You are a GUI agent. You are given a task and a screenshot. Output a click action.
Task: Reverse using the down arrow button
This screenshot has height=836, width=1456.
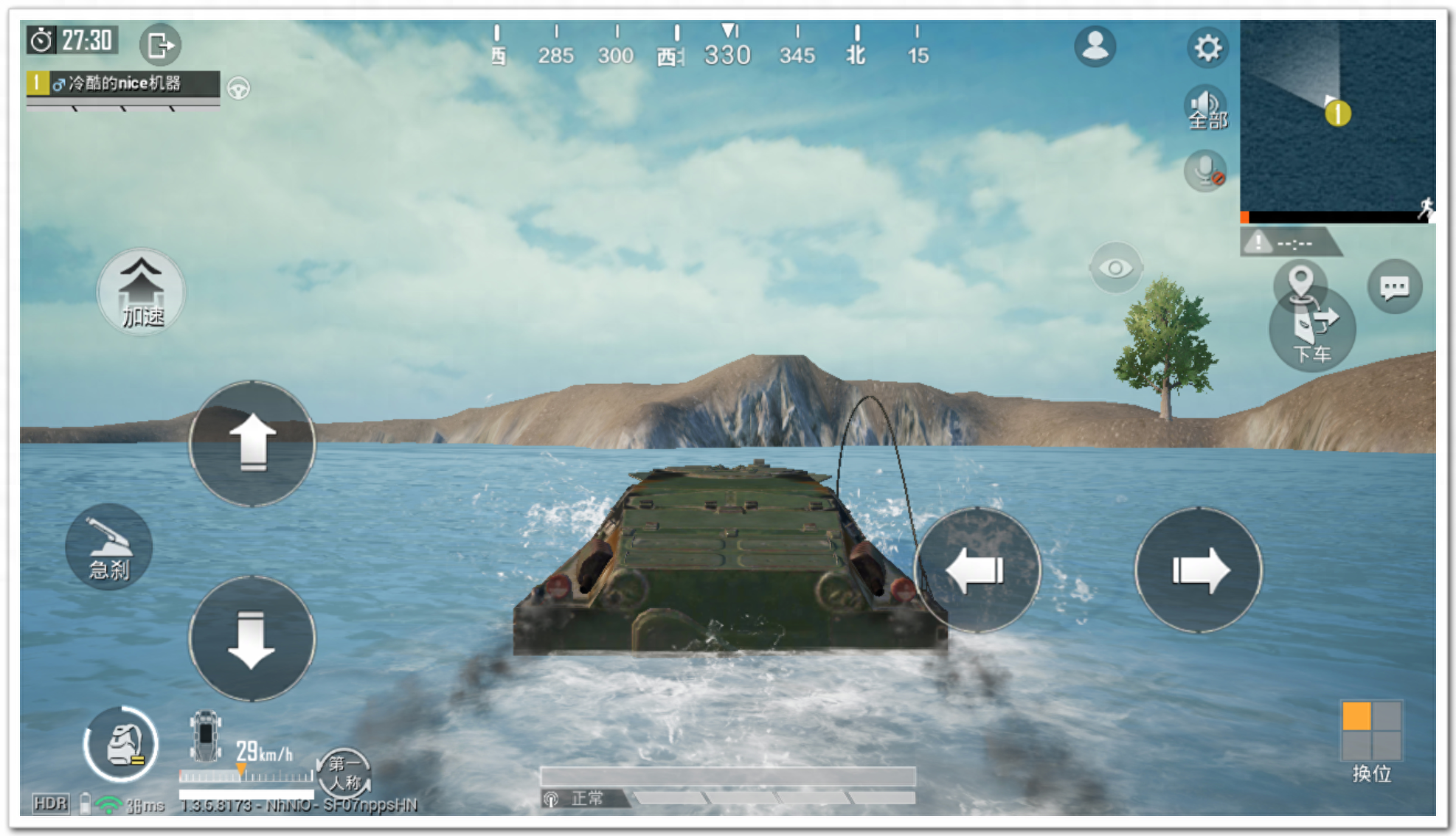click(x=252, y=638)
